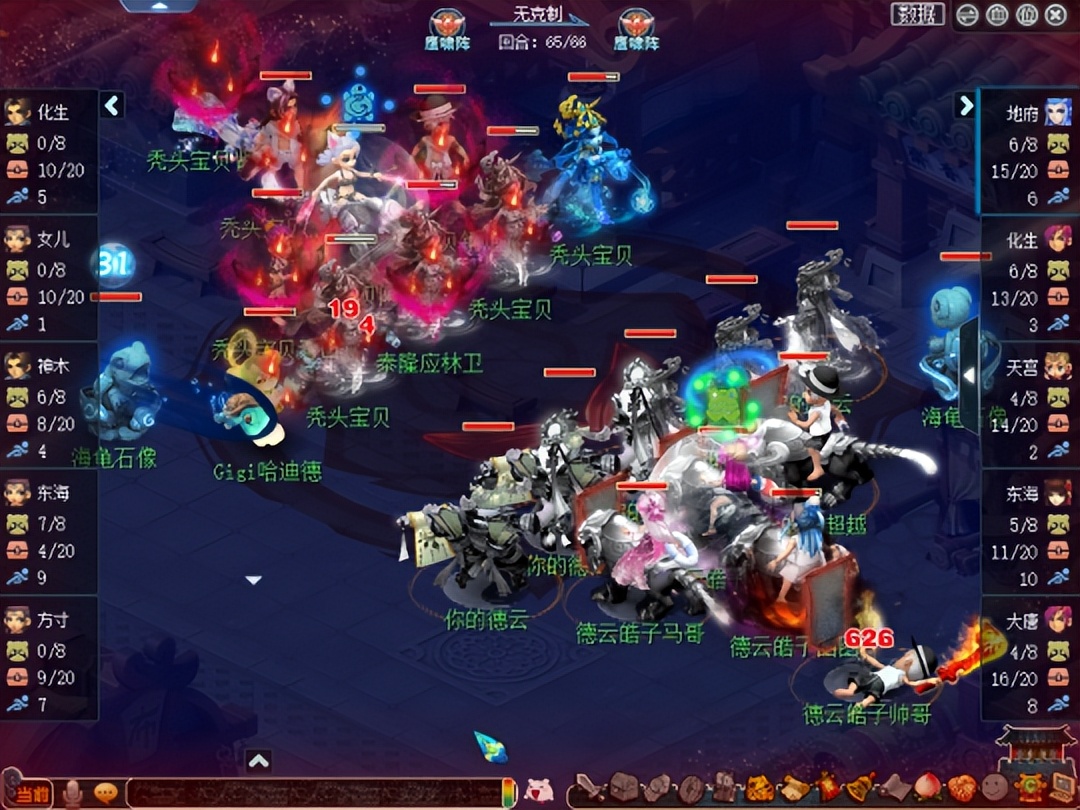This screenshot has width=1080, height=810.
Task: Toggle the 位 position display button
Action: click(1026, 15)
